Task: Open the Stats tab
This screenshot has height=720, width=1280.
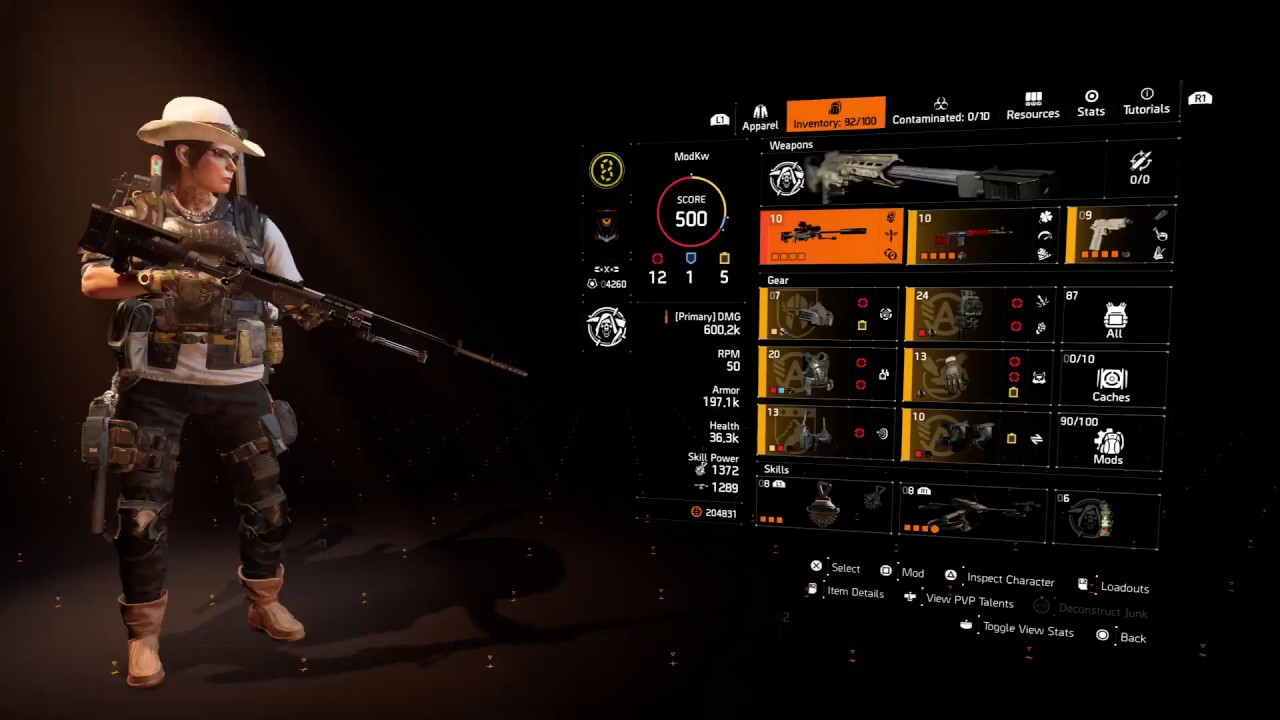Action: (x=1091, y=104)
